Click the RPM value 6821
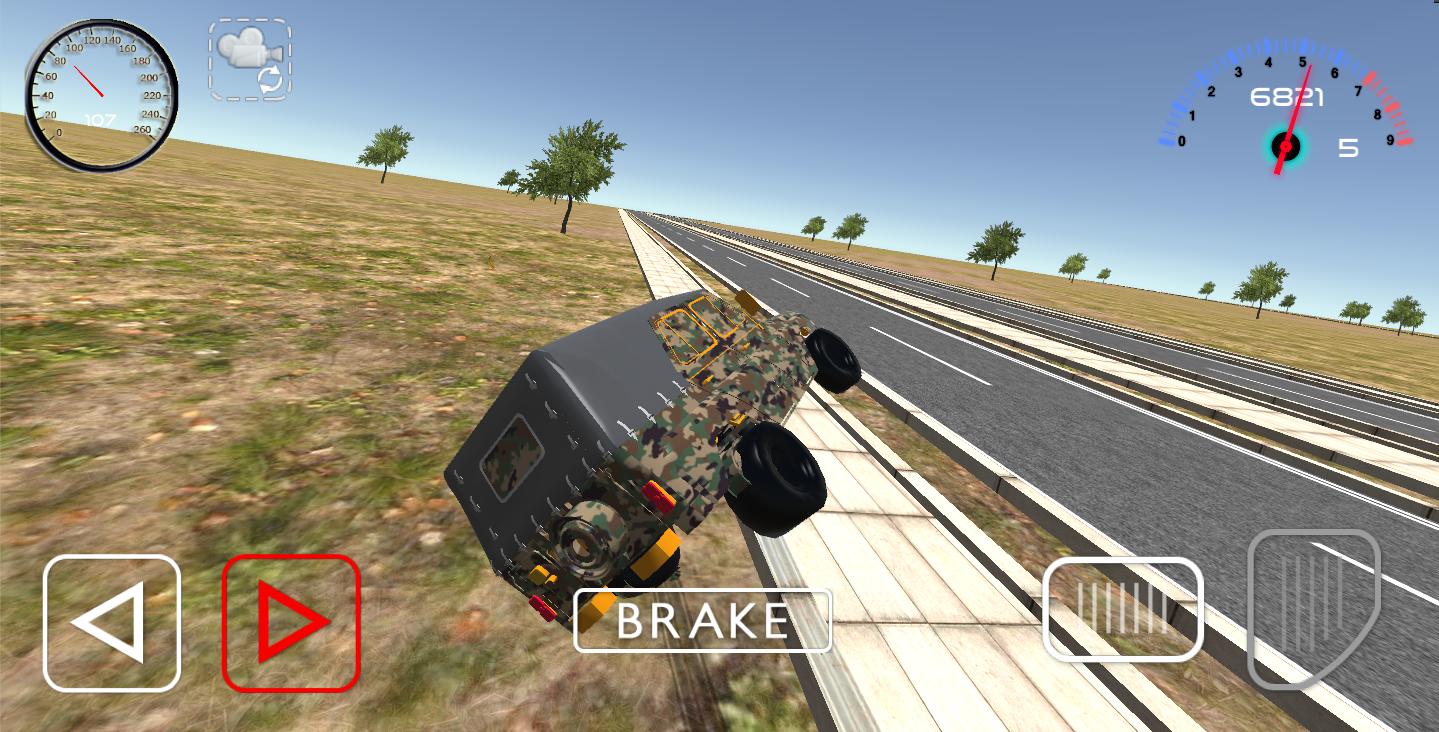The height and width of the screenshot is (732, 1439). 1285,97
